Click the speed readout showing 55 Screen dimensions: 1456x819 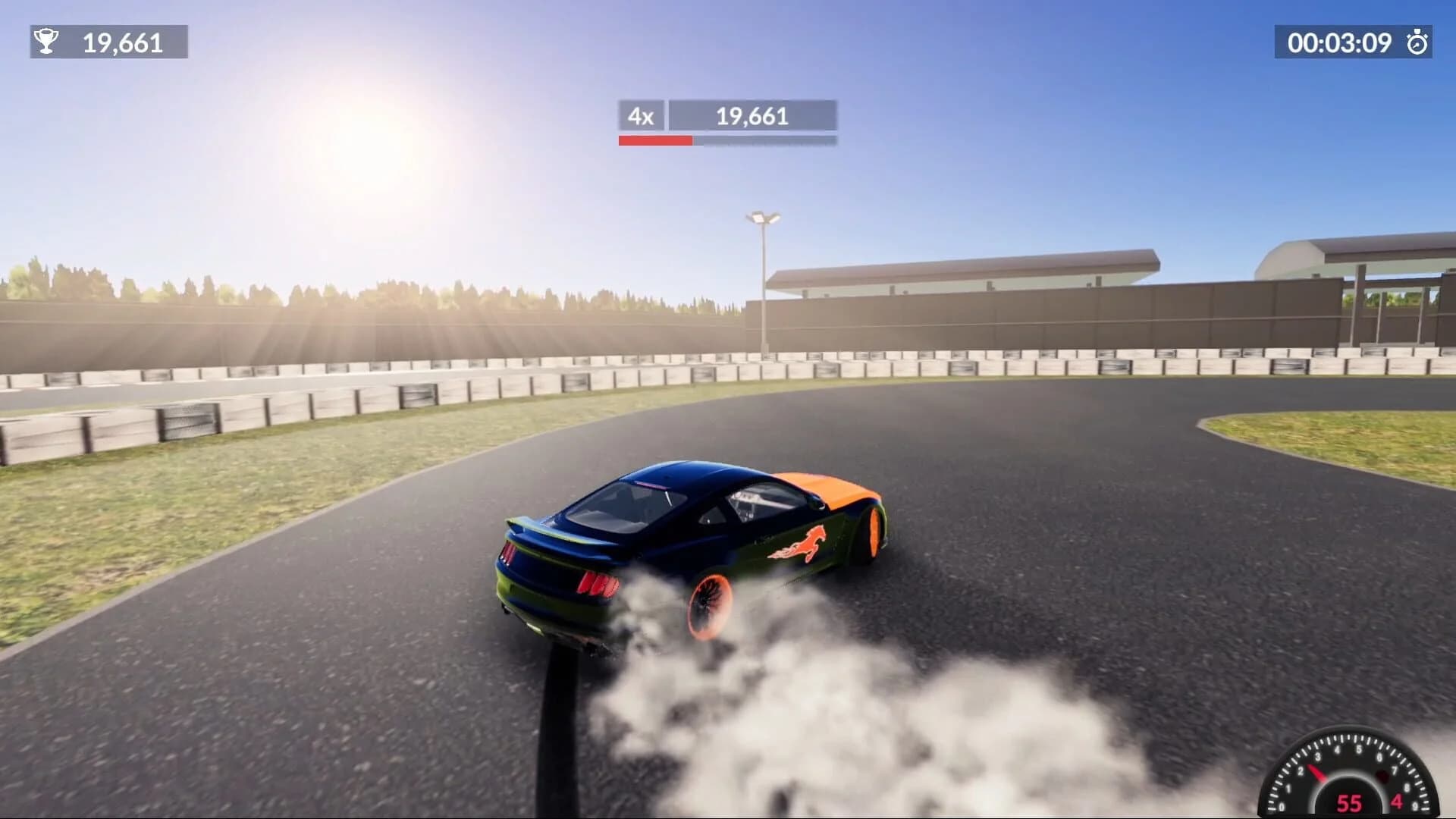(x=1349, y=802)
